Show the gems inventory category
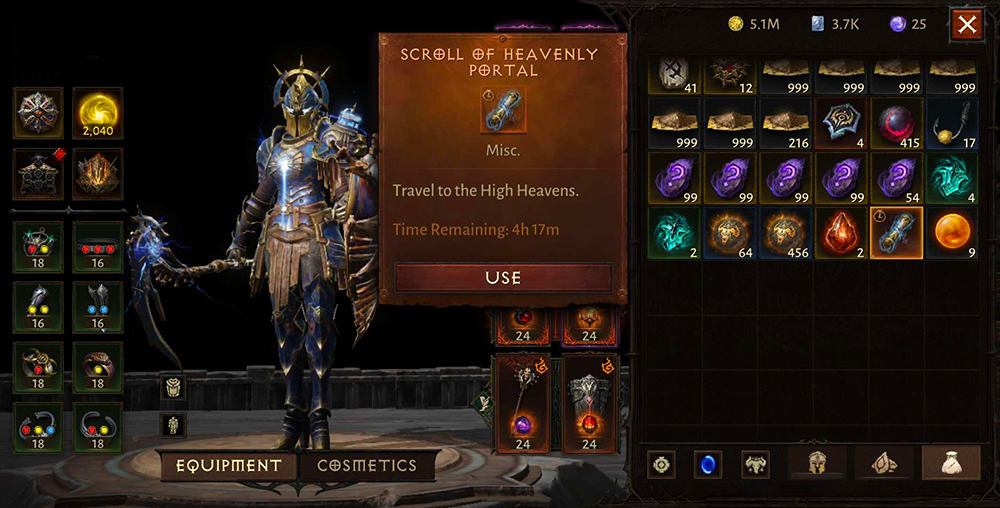The height and width of the screenshot is (508, 1000). click(883, 463)
